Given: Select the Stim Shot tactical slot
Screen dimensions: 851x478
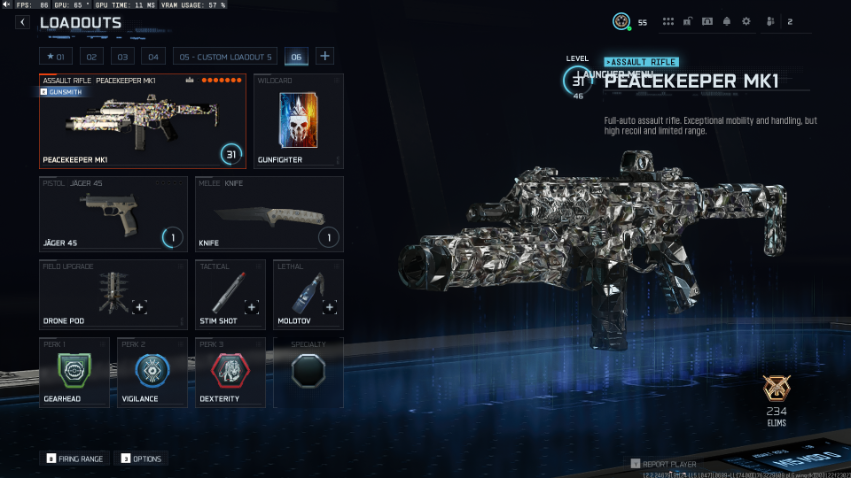Looking at the screenshot, I should click(229, 294).
